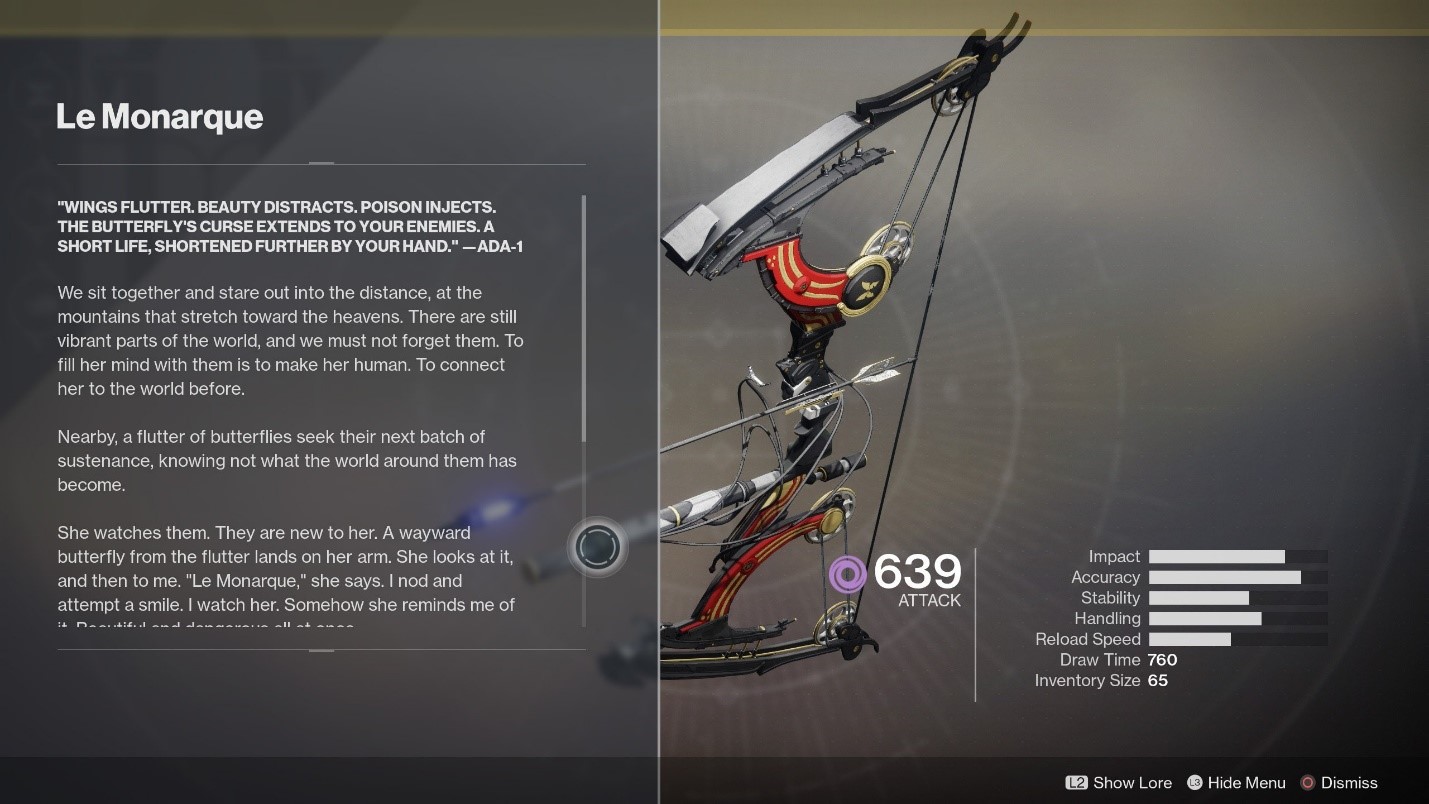Click the Le Monarque weapon title
Viewport: 1429px width, 804px height.
(x=160, y=117)
